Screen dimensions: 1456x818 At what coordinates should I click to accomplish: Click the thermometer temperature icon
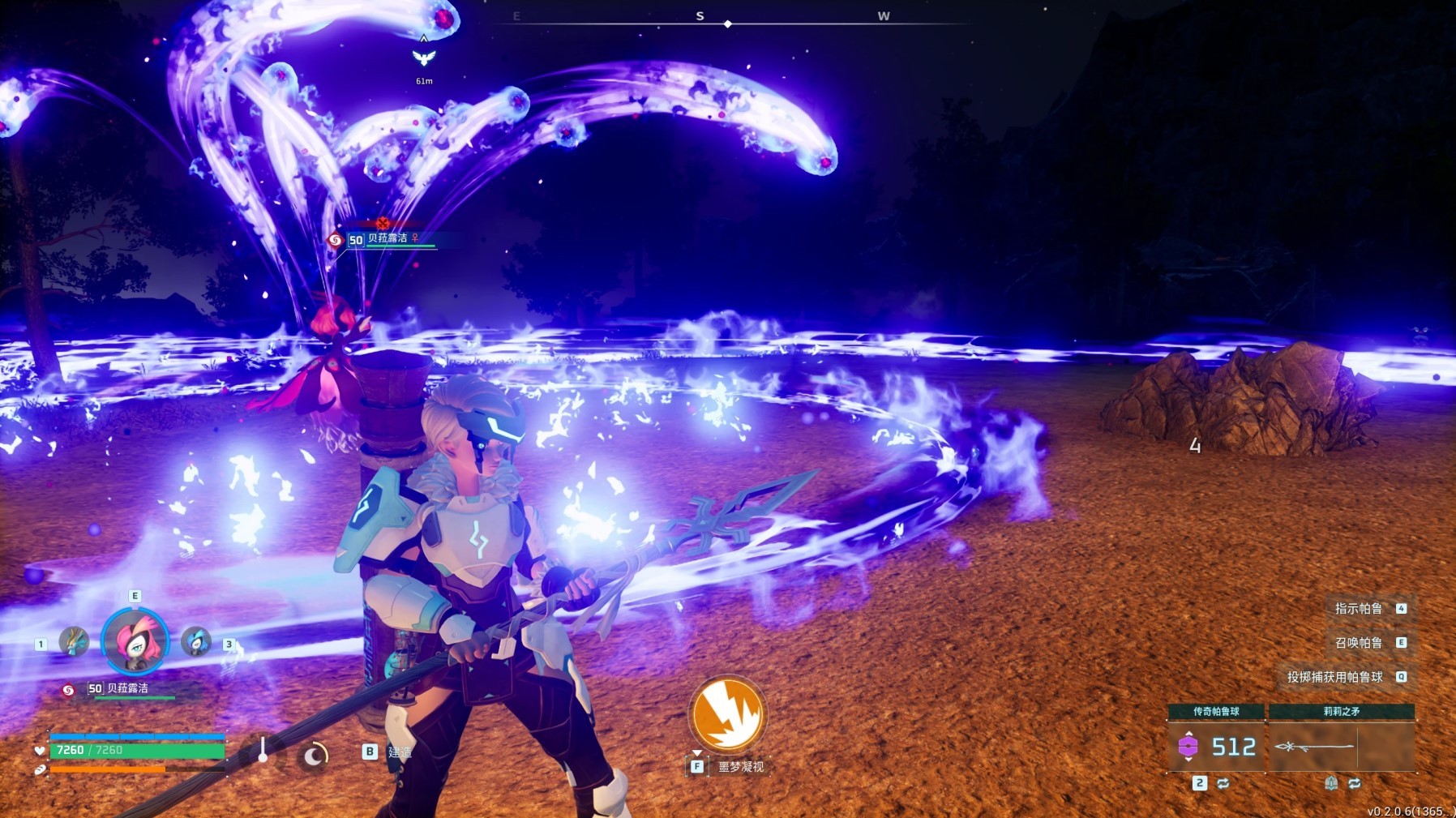click(x=263, y=750)
